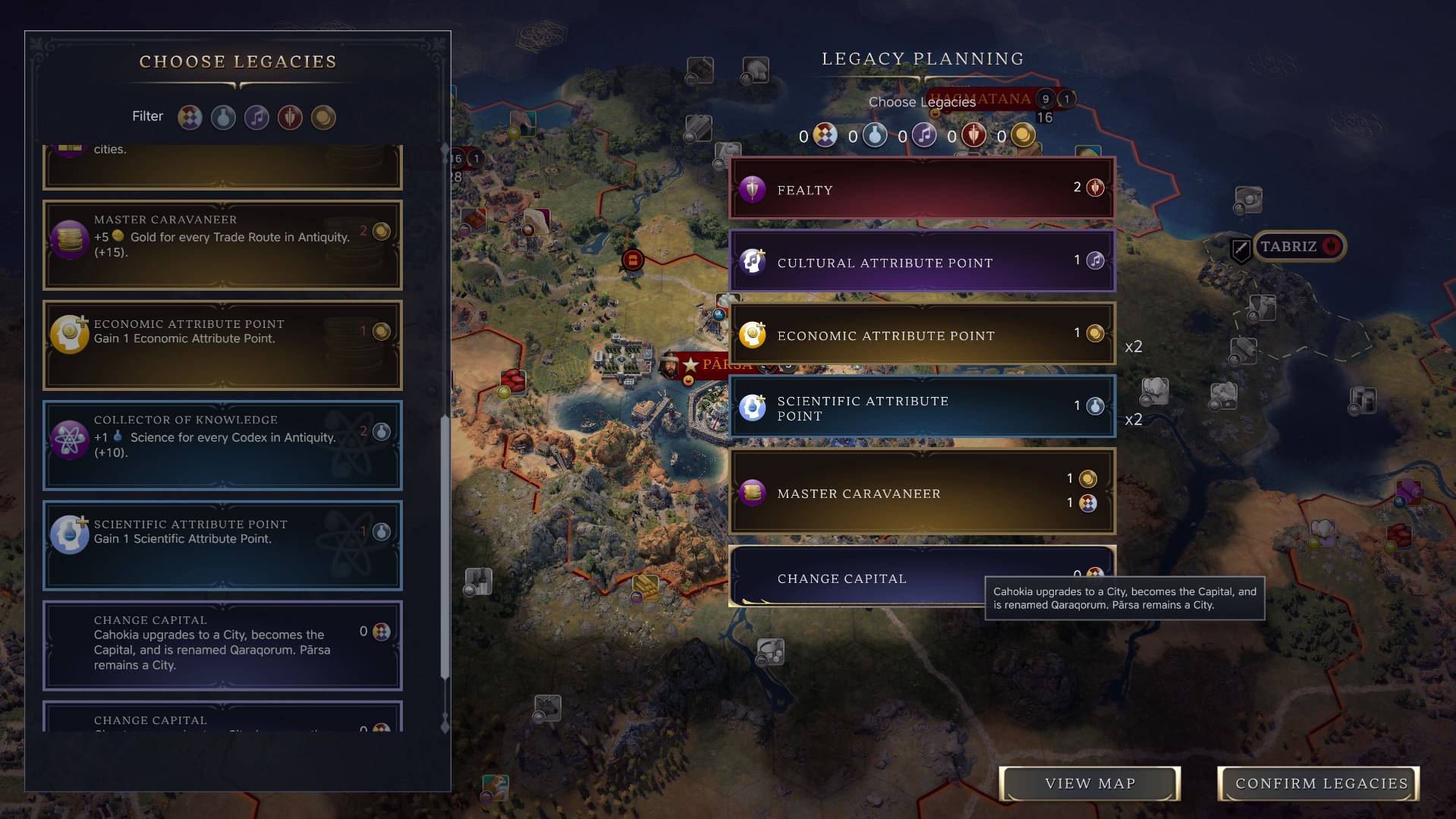Pick the Collector of Knowledge legacy

(222, 445)
